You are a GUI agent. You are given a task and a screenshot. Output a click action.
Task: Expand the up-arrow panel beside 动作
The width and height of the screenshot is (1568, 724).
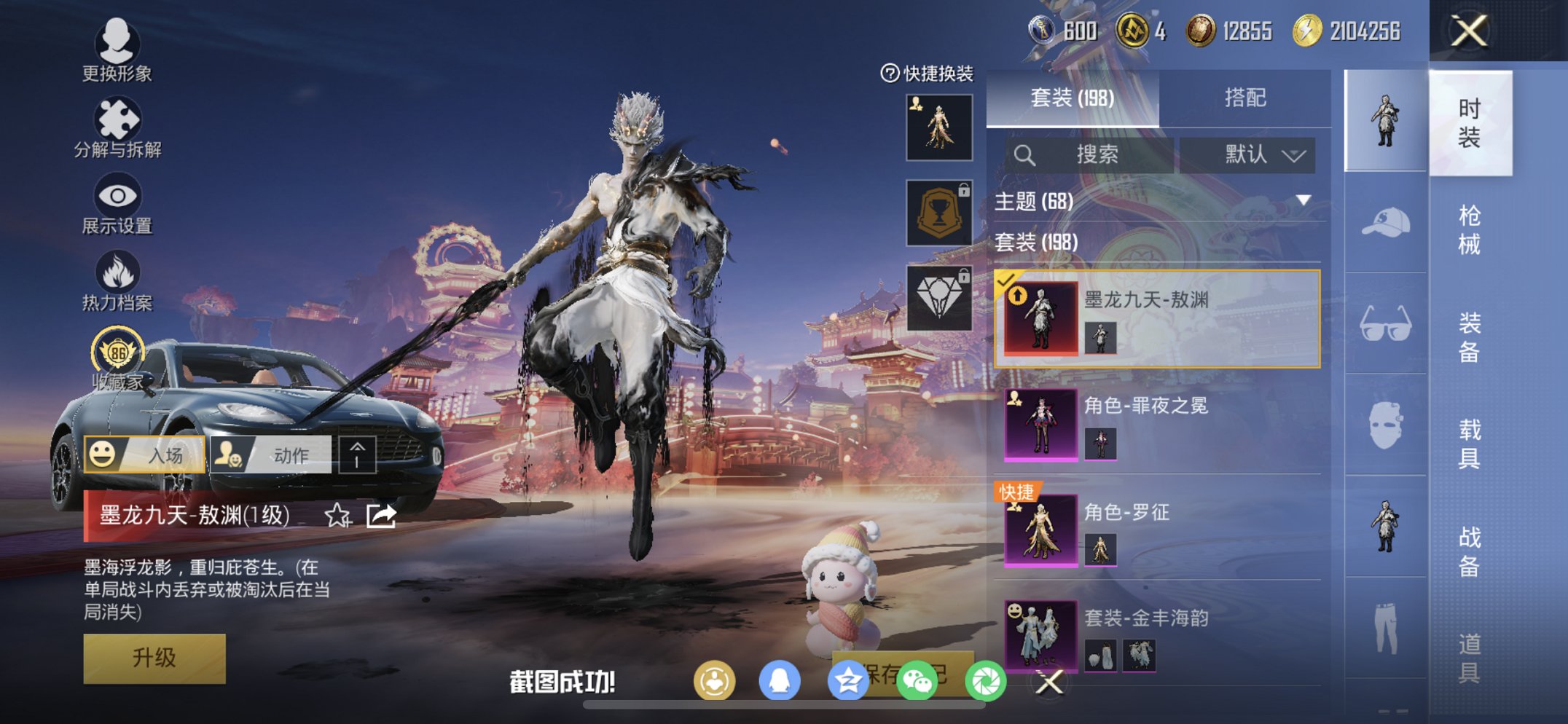tap(358, 453)
